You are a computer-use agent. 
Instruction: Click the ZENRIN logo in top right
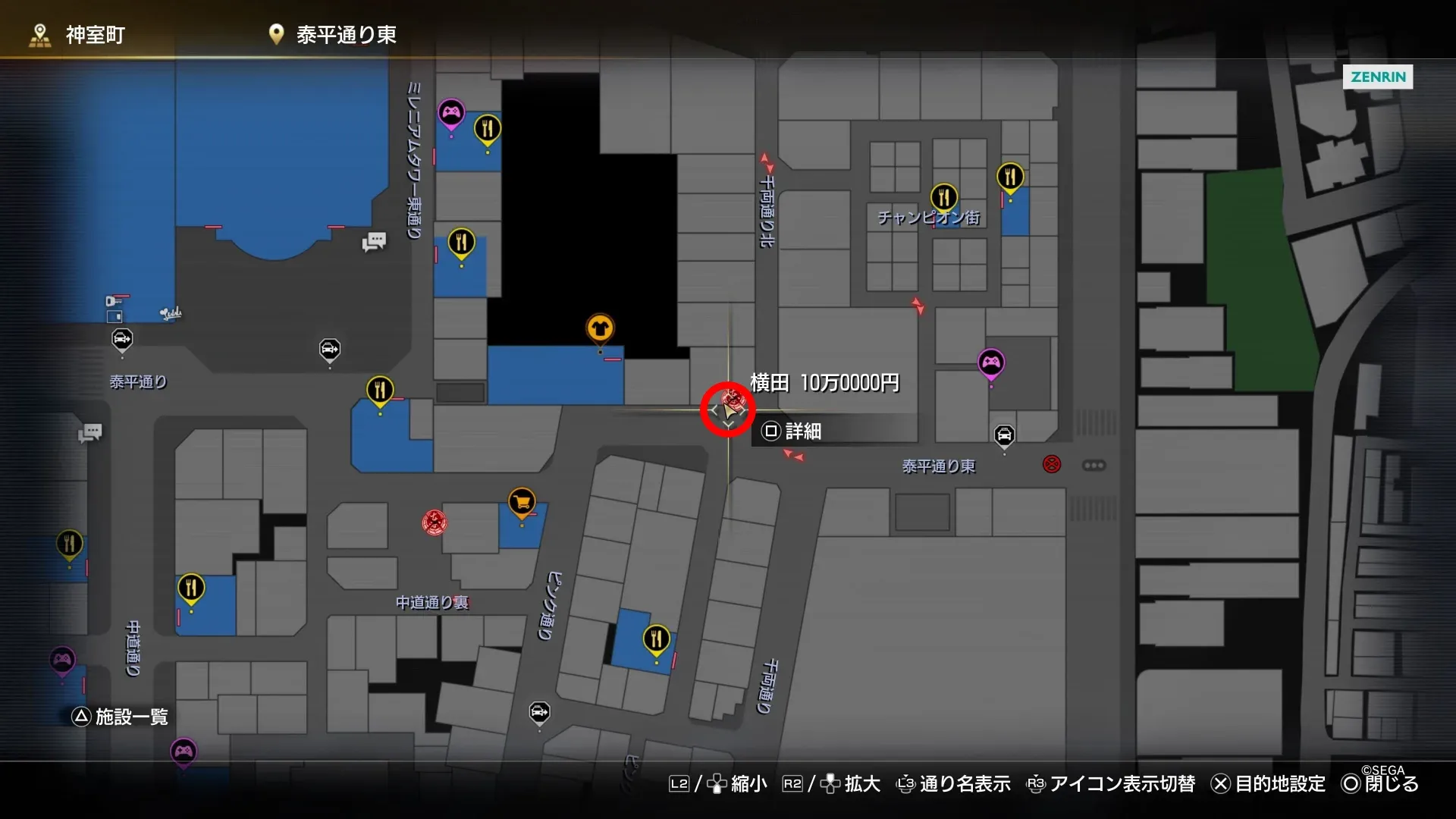click(1378, 77)
